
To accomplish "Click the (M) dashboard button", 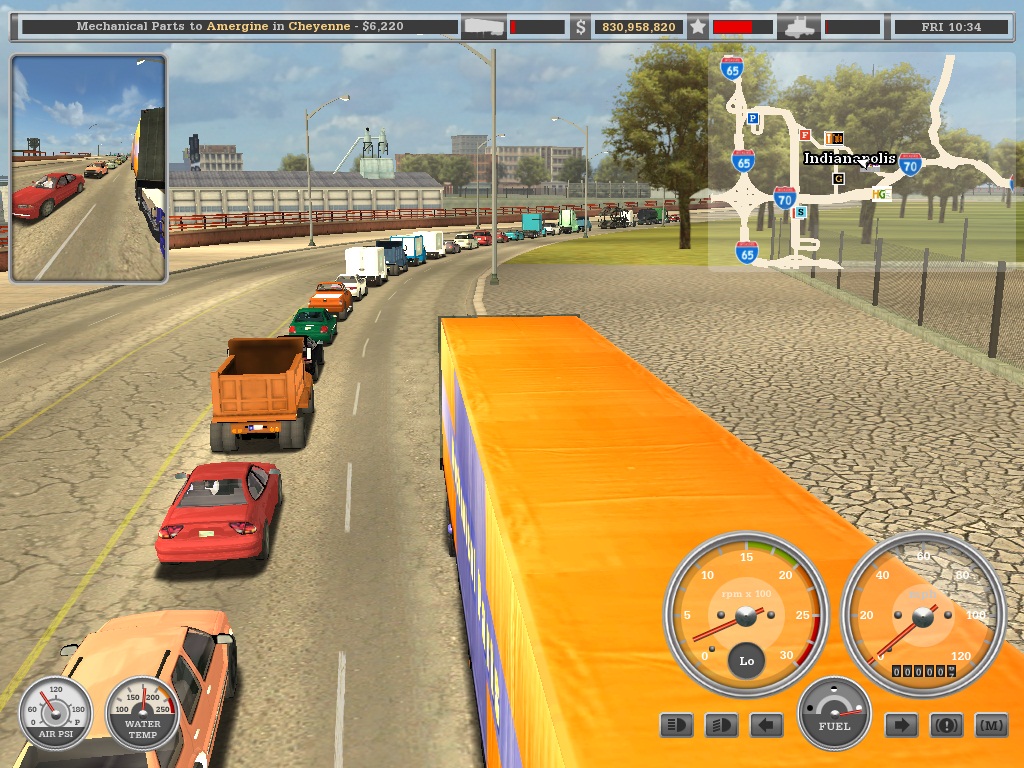I will pos(991,725).
